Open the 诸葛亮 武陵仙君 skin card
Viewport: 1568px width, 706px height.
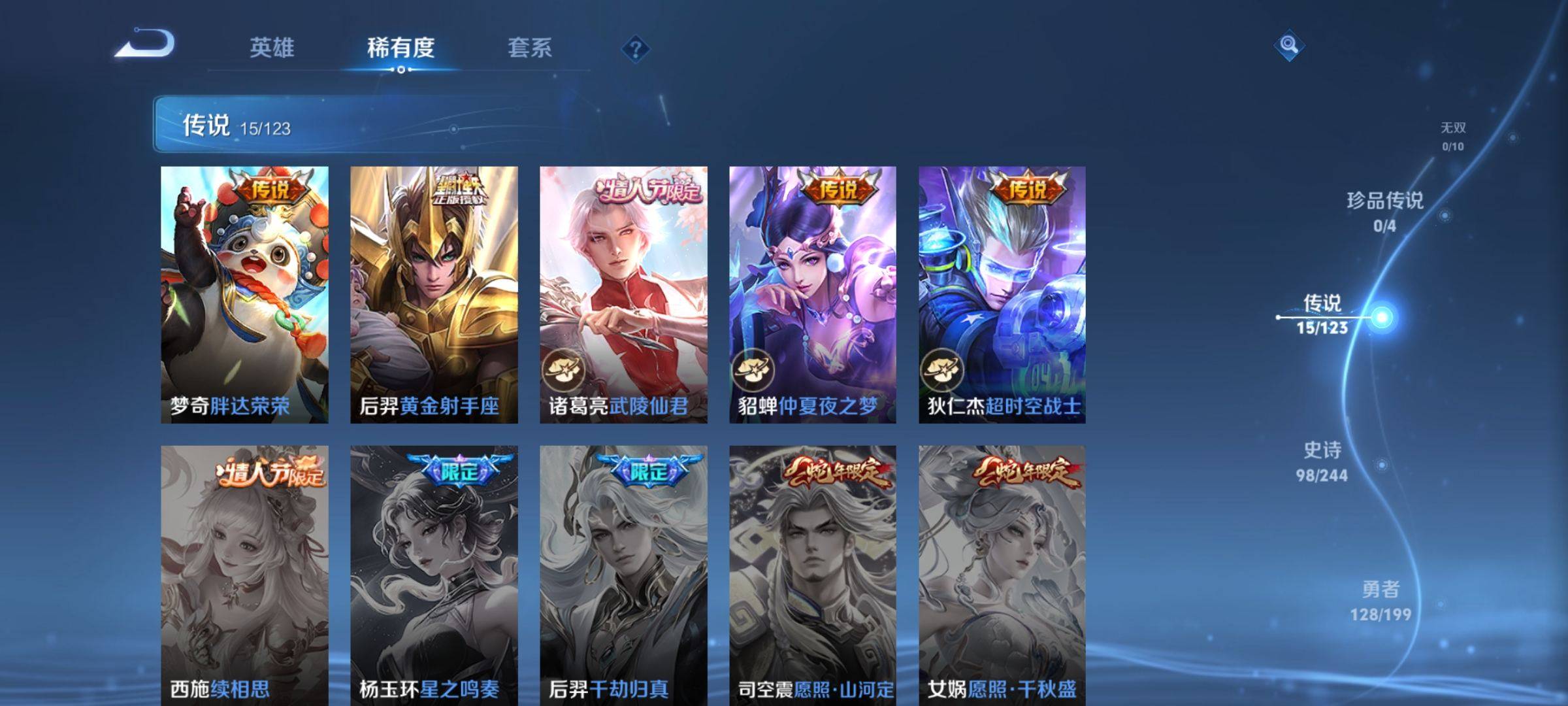pos(623,294)
